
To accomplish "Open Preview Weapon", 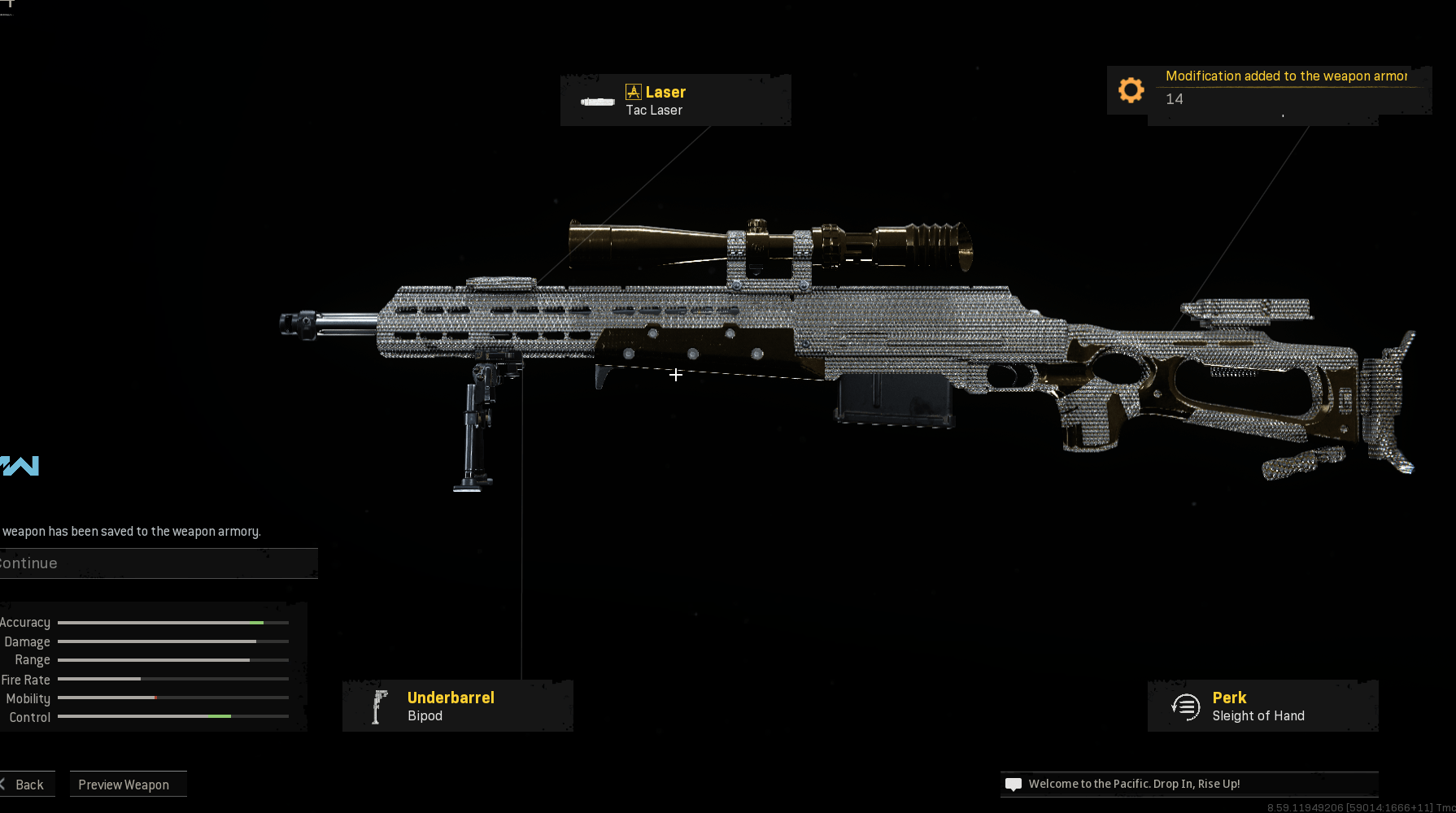I will coord(128,785).
